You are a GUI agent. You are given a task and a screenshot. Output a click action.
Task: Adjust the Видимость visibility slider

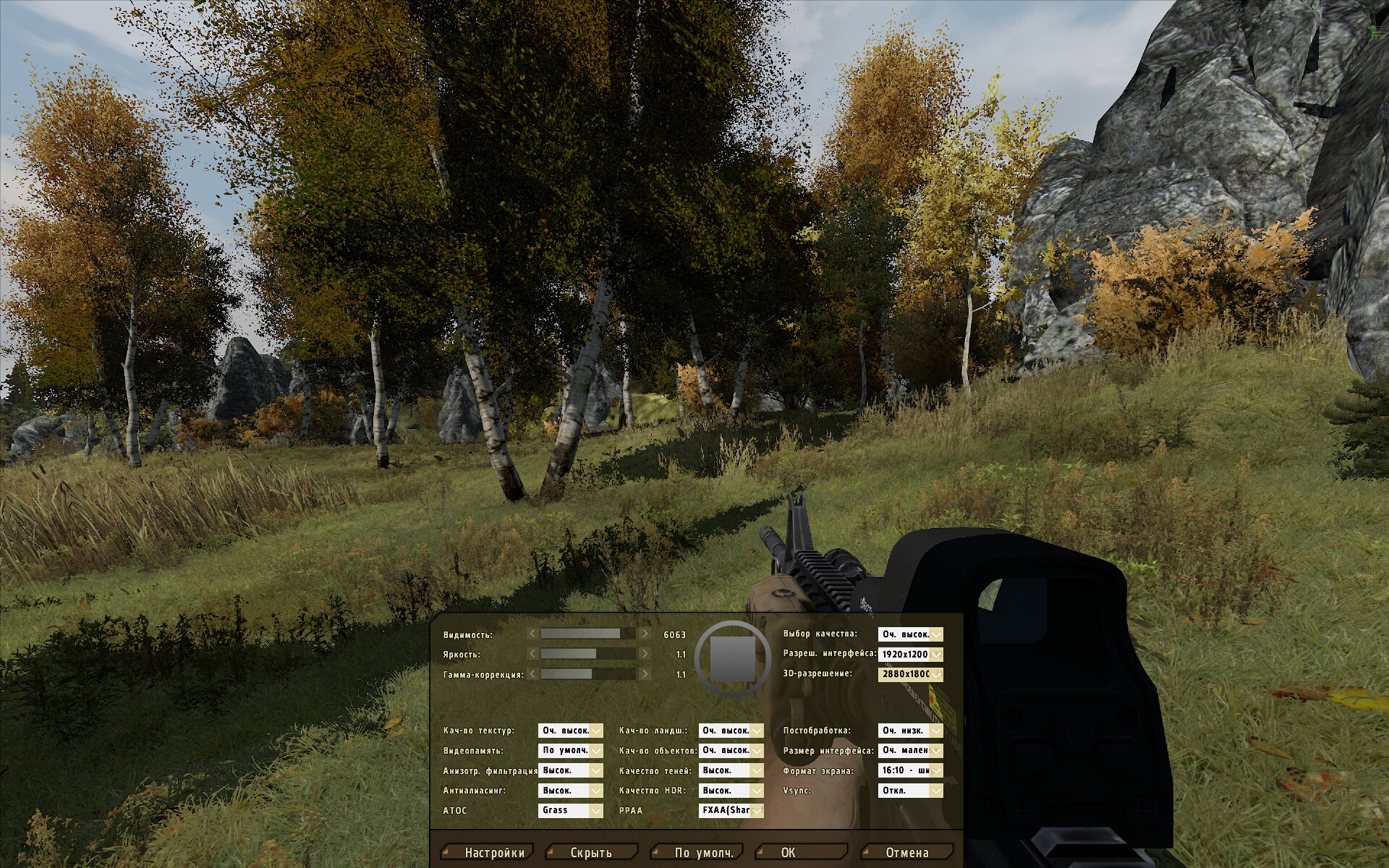click(x=587, y=634)
